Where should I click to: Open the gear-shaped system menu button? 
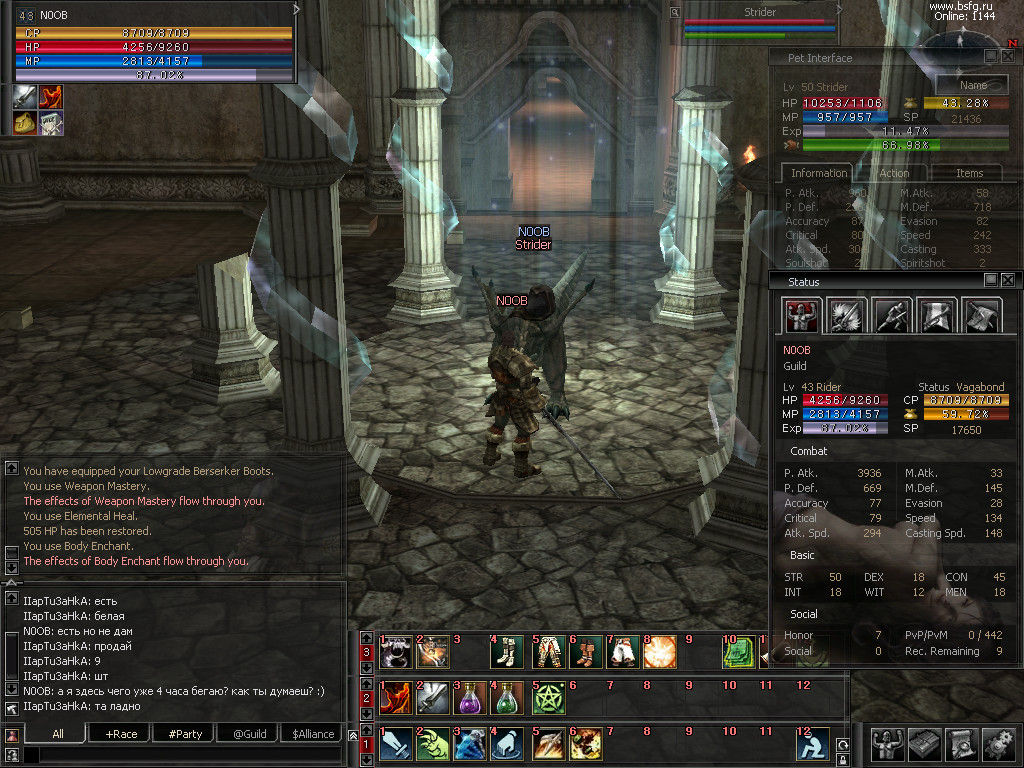point(998,744)
